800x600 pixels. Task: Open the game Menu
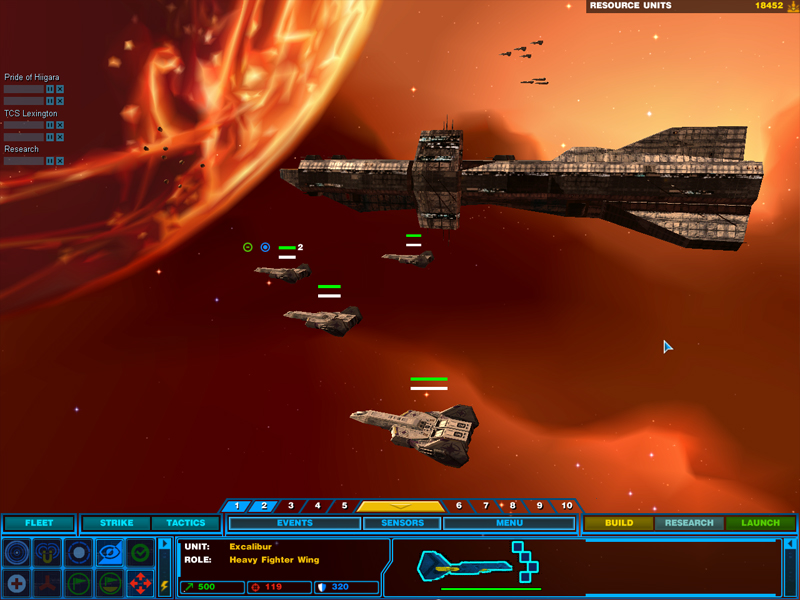coord(509,523)
